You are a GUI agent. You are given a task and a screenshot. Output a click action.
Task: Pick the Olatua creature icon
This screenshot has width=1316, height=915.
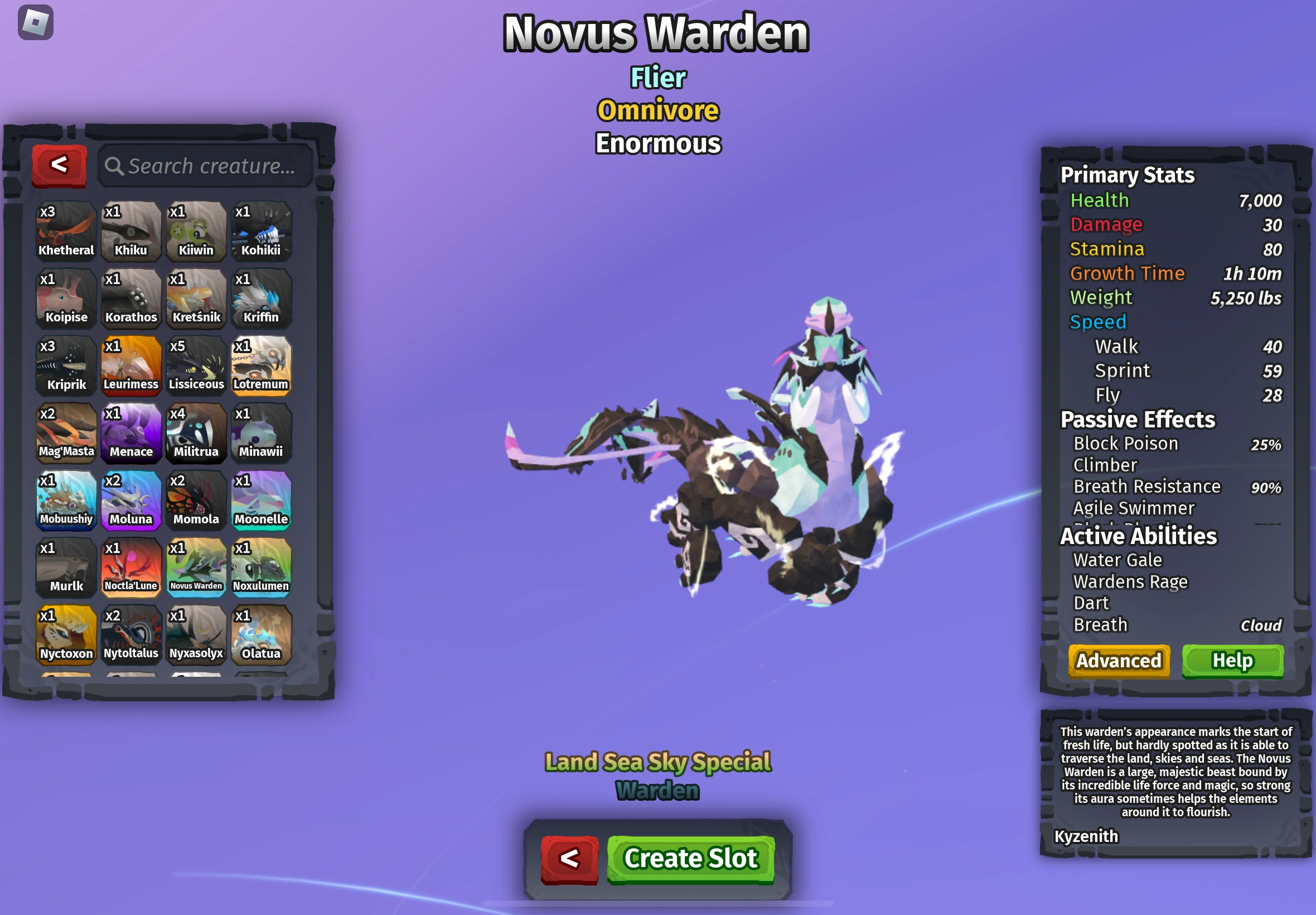262,635
